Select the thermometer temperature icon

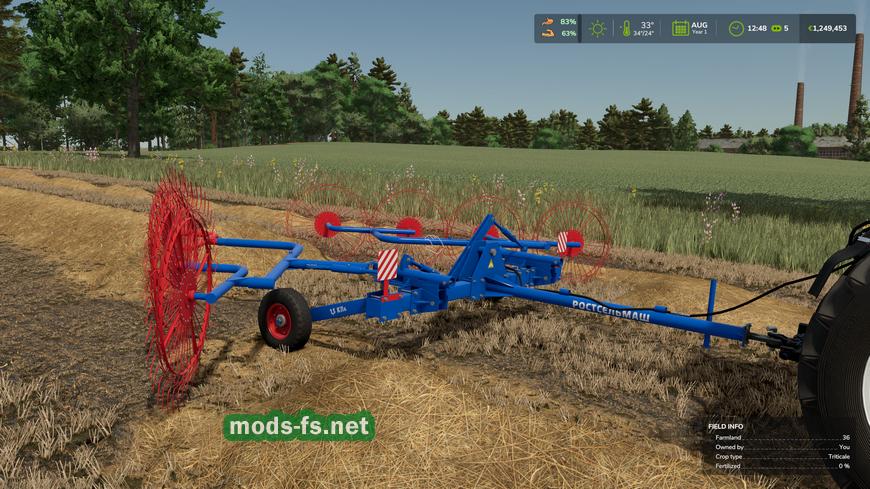coord(626,28)
